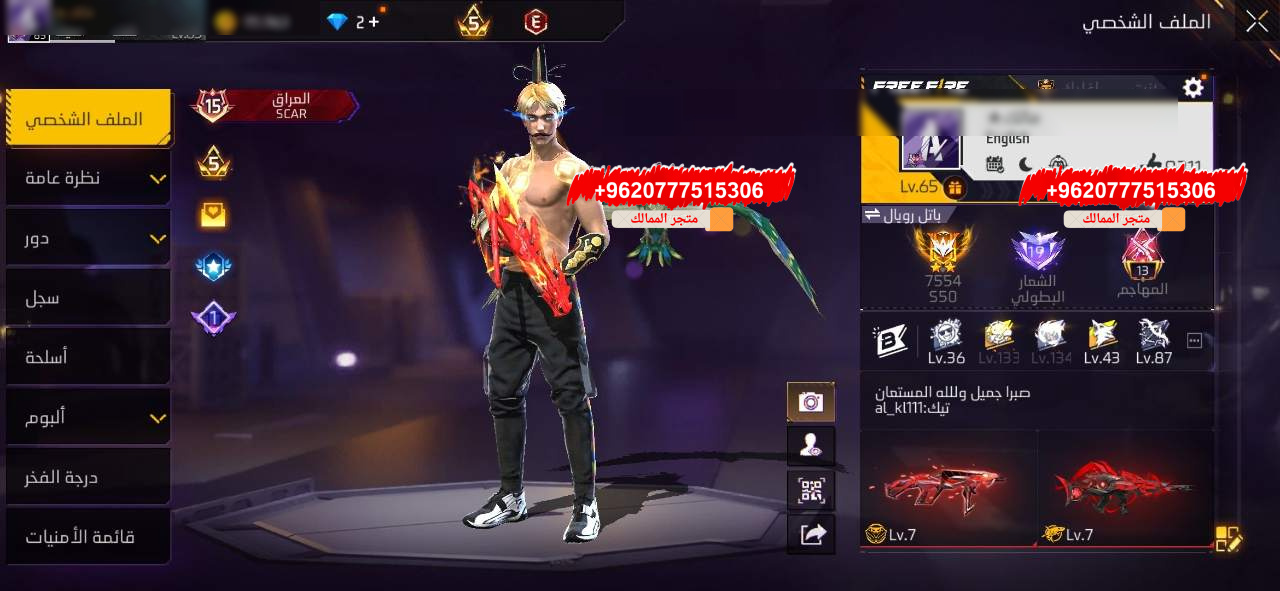Open the درجة الفخر honor score tab

pyautogui.click(x=88, y=477)
